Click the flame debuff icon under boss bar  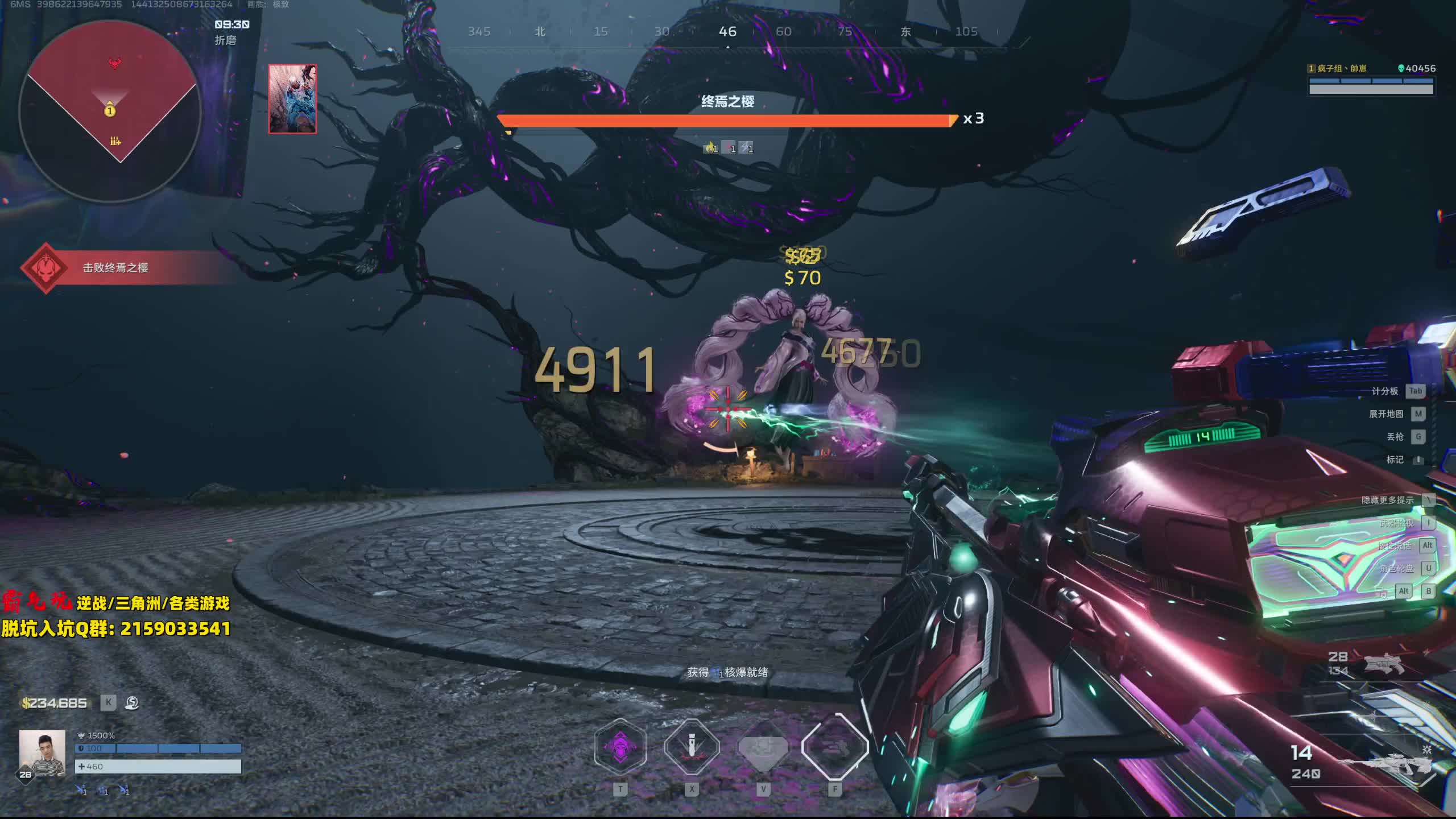710,148
